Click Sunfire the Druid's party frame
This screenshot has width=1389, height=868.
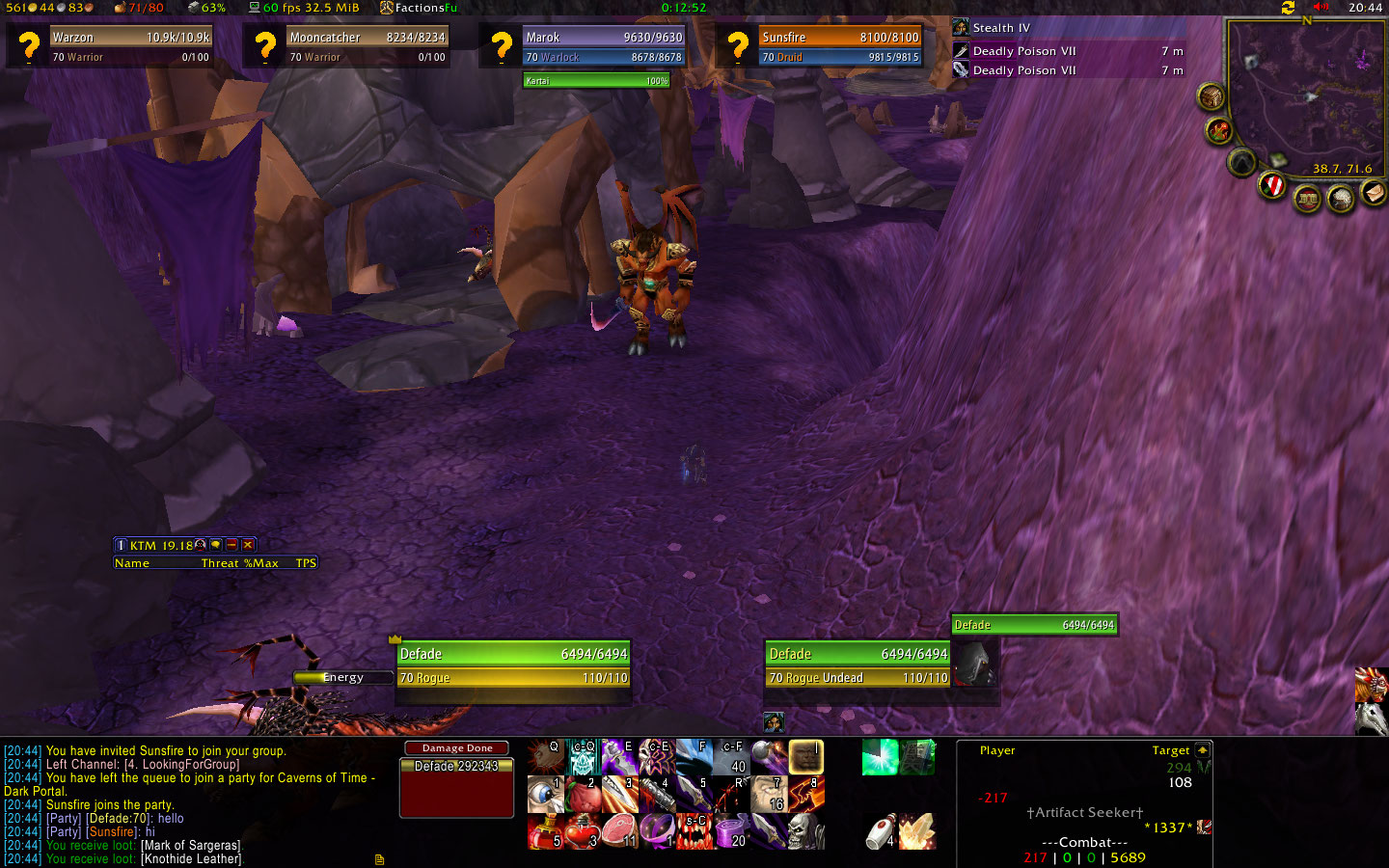(x=840, y=46)
